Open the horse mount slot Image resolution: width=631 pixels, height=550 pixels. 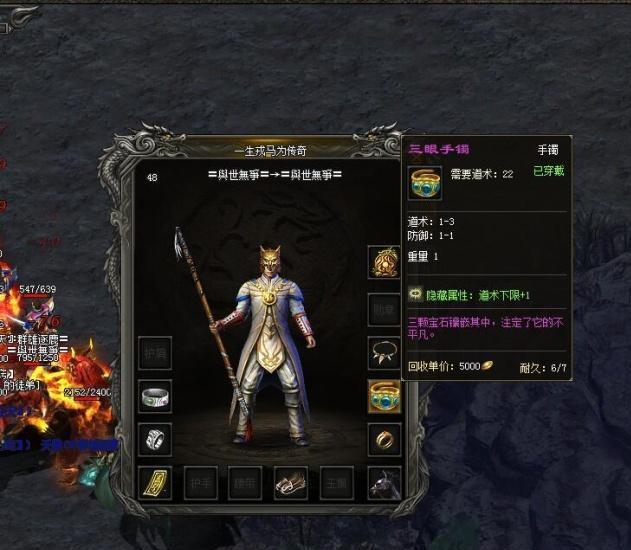tap(384, 483)
